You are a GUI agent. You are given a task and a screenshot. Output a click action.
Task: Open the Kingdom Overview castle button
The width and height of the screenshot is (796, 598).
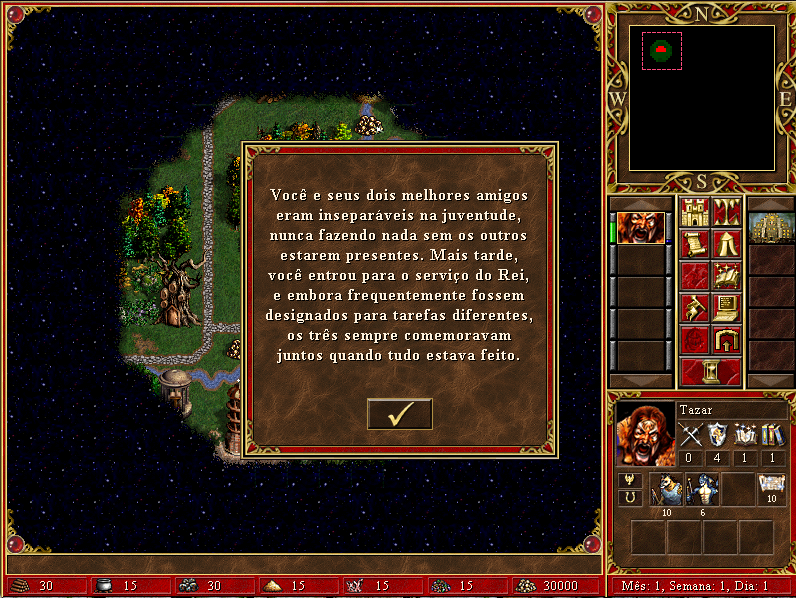pos(693,213)
